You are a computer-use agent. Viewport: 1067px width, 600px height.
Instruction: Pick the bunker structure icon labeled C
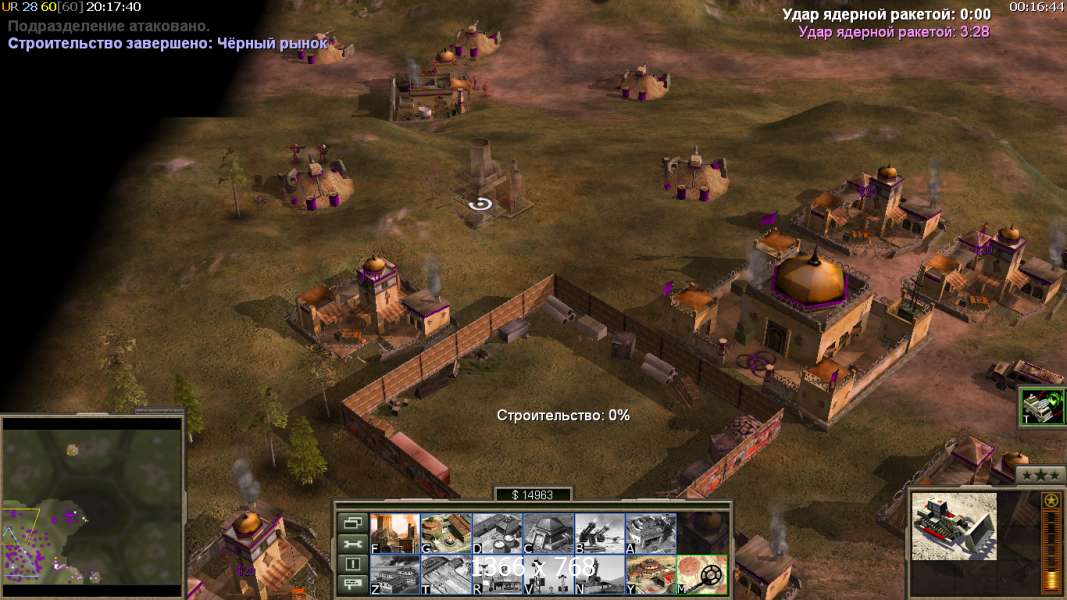(x=548, y=533)
